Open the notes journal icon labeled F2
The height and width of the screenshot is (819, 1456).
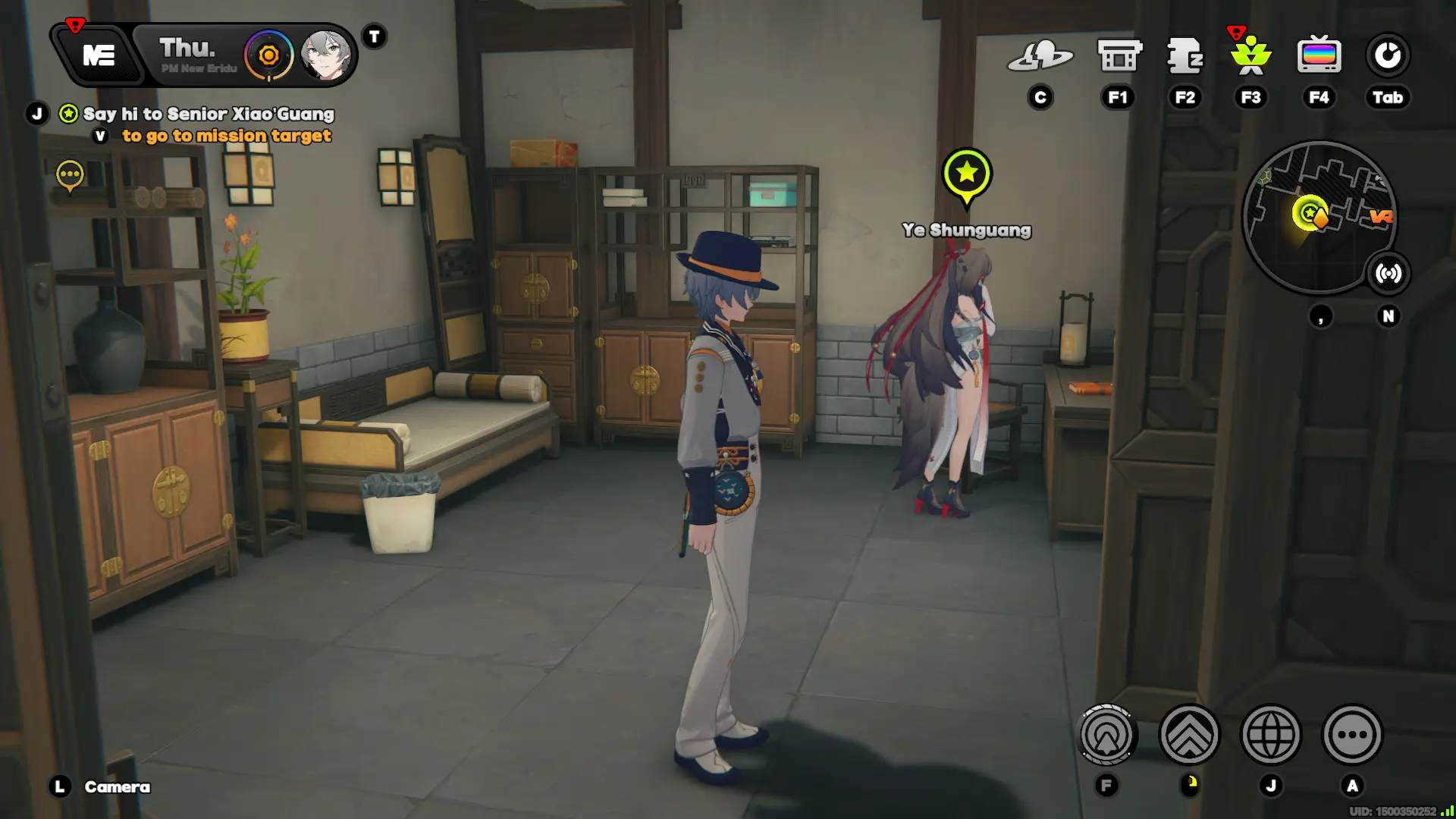pyautogui.click(x=1185, y=55)
